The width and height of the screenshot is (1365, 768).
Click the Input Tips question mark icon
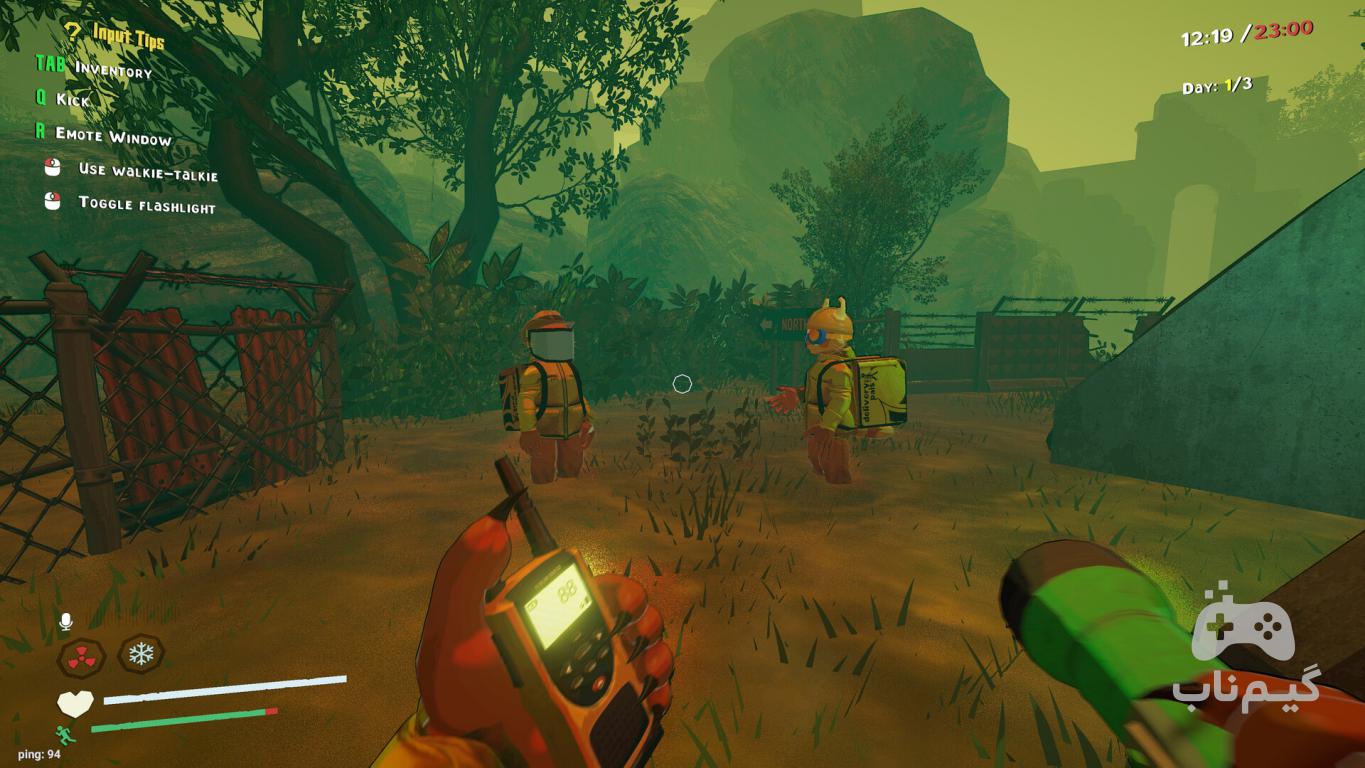73,30
